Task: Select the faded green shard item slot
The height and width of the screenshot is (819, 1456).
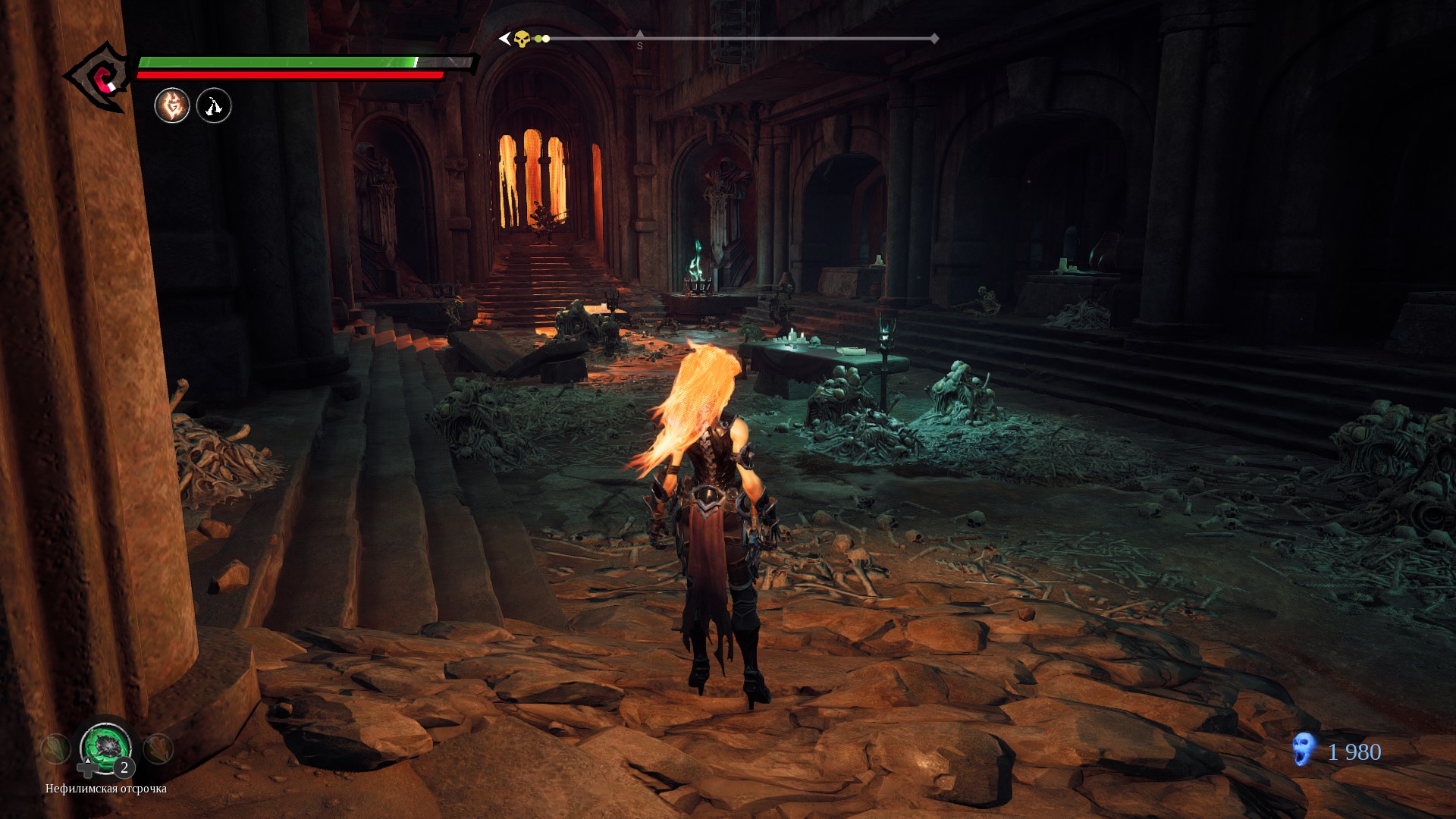Action: coord(55,749)
